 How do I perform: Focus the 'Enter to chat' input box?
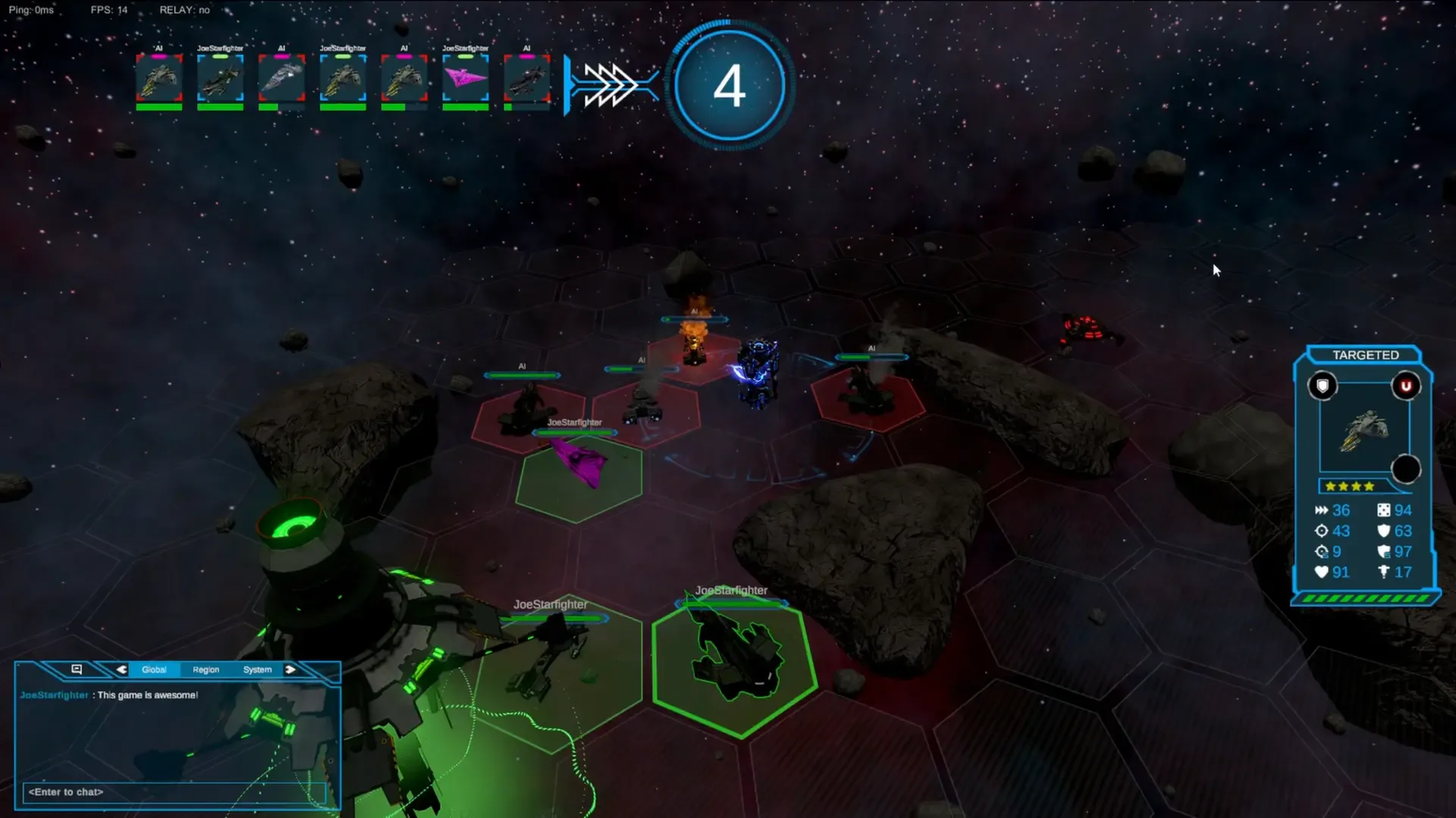pos(174,792)
